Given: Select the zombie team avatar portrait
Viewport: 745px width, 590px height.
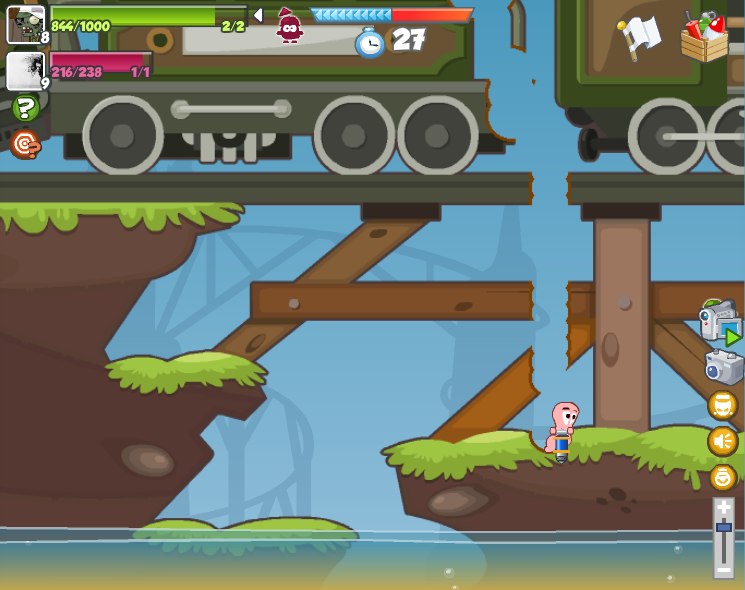Looking at the screenshot, I should click(x=26, y=24).
